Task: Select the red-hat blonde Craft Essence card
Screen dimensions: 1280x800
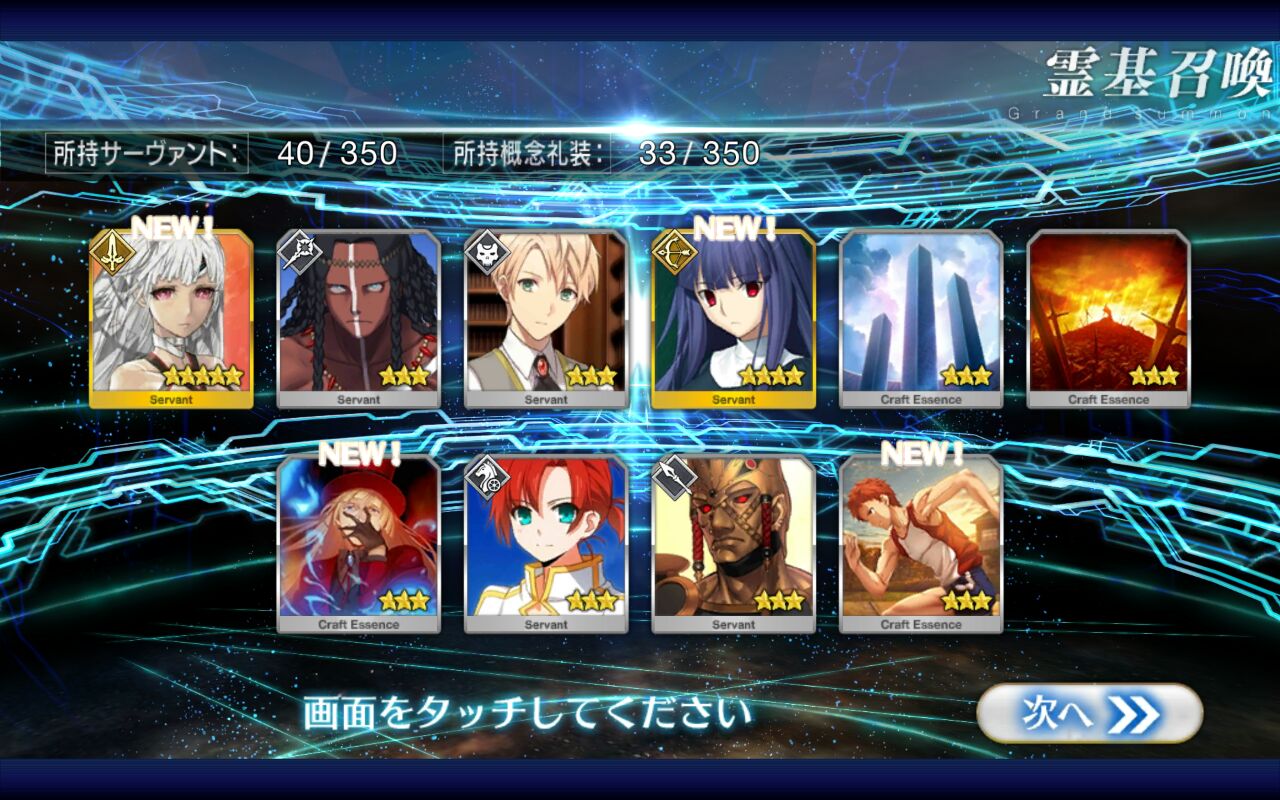Action: [x=358, y=544]
